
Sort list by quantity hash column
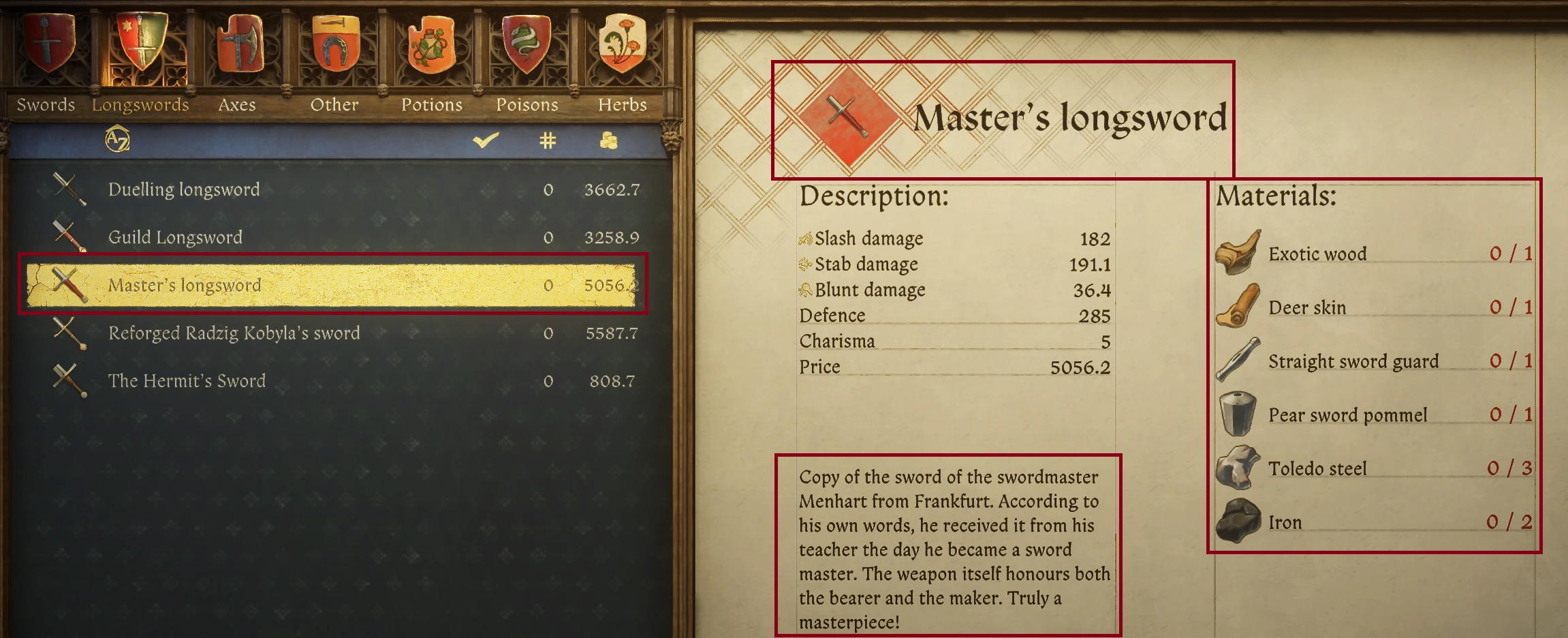(548, 140)
